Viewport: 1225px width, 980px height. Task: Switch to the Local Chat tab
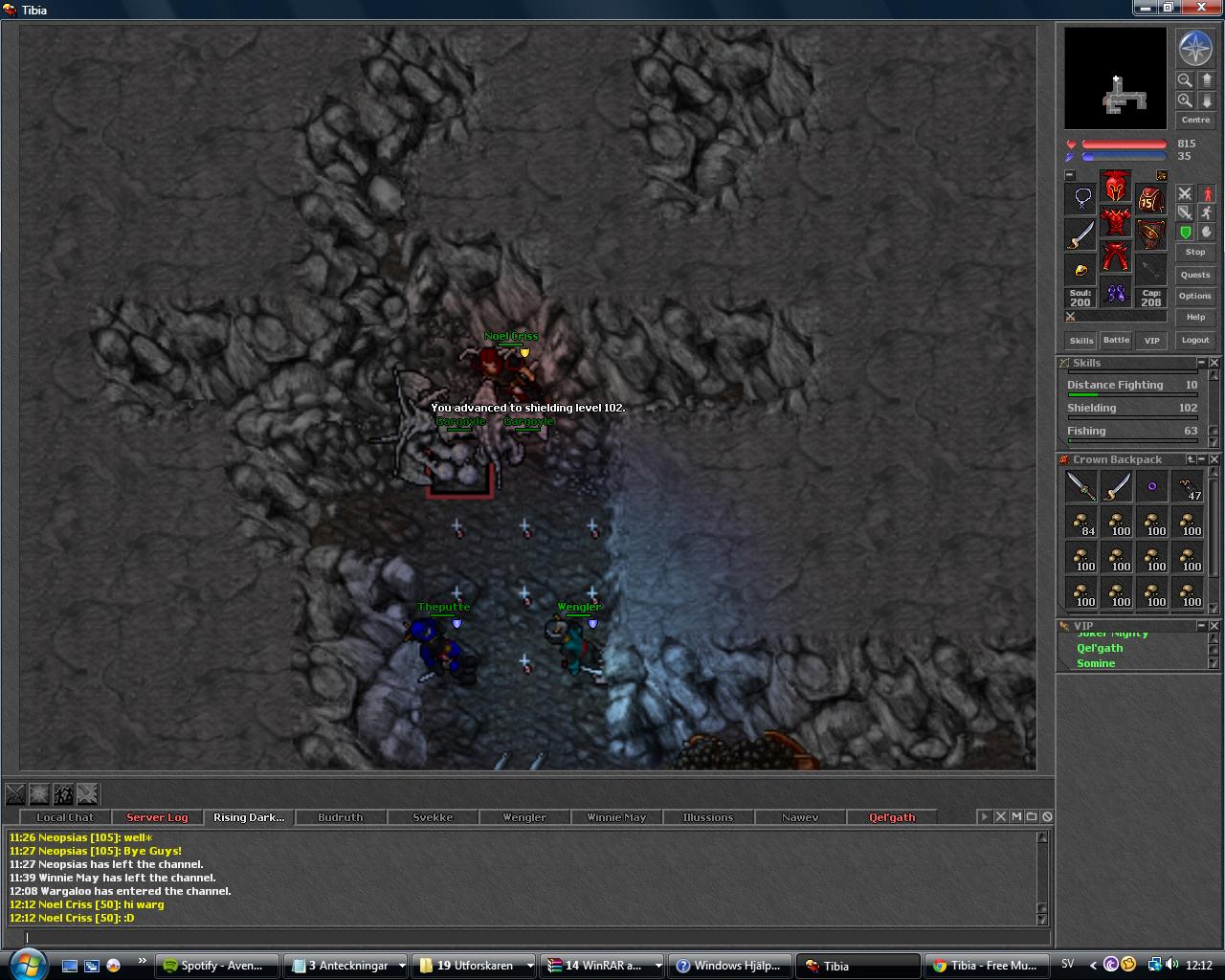coord(65,817)
